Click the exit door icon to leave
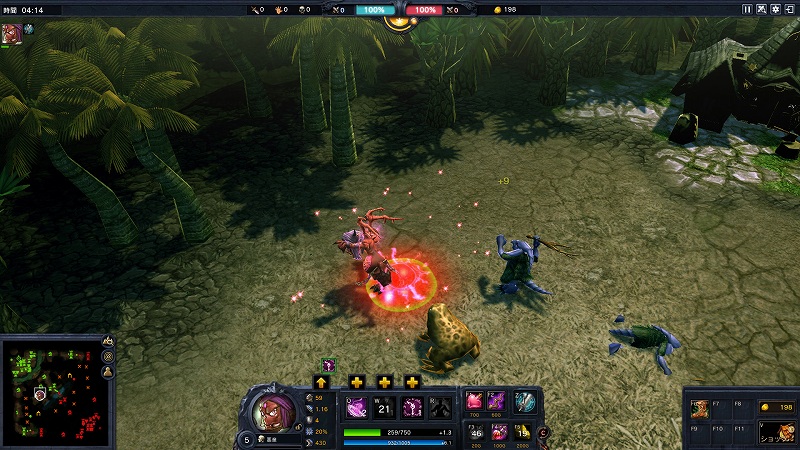800x450 pixels. [789, 9]
